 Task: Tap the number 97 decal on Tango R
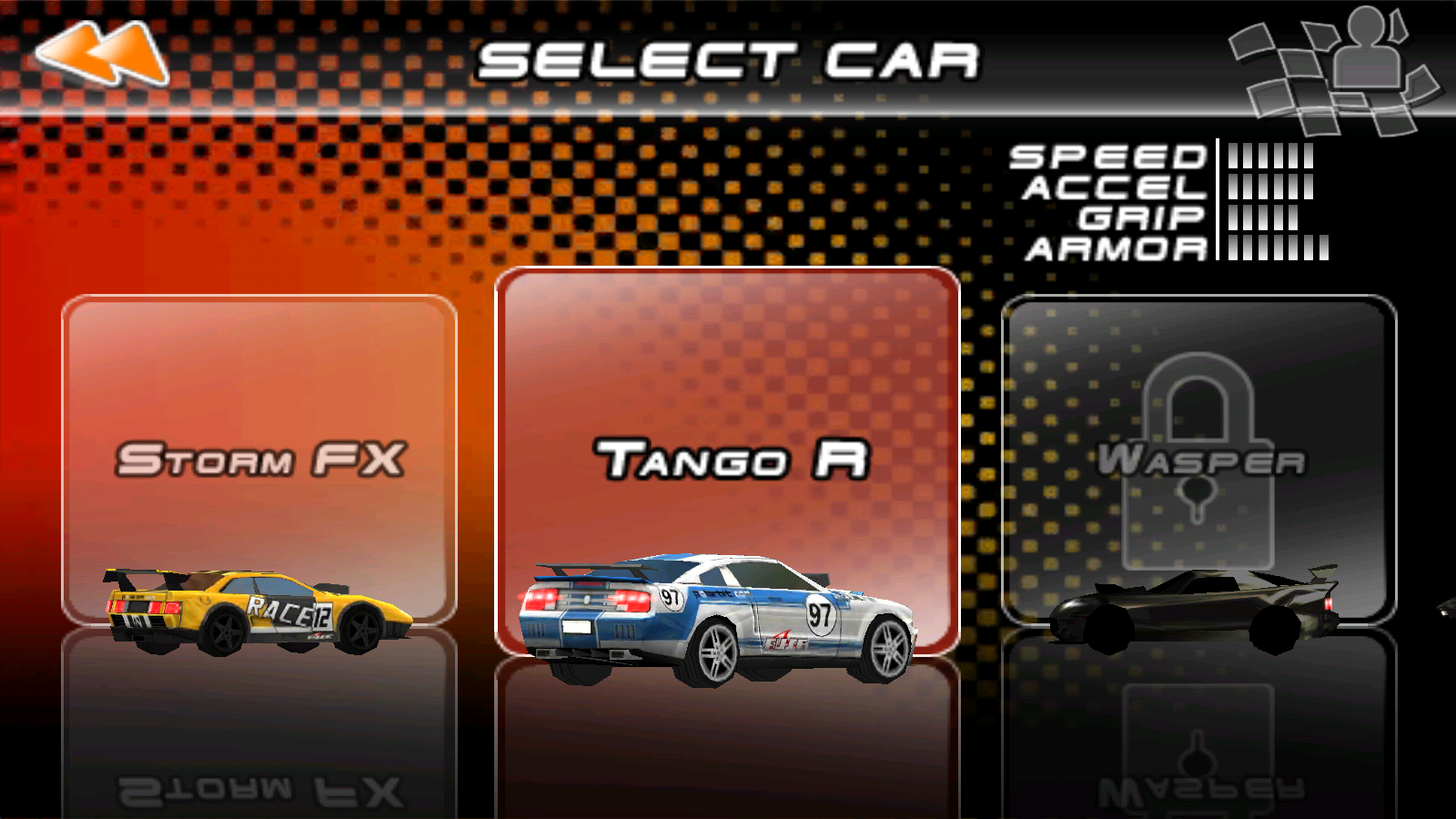click(x=819, y=615)
